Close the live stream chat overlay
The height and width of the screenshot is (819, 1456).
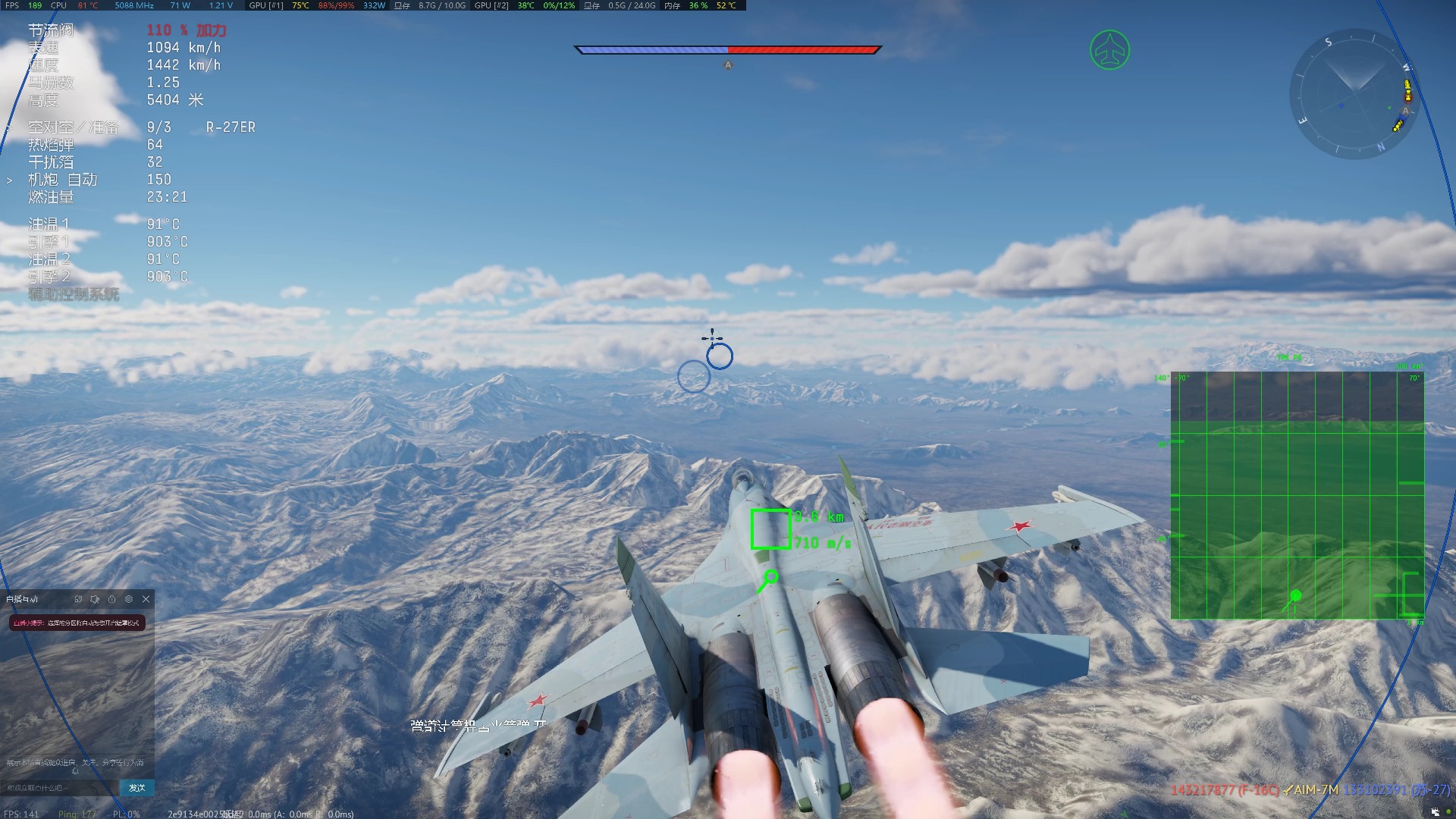[146, 599]
